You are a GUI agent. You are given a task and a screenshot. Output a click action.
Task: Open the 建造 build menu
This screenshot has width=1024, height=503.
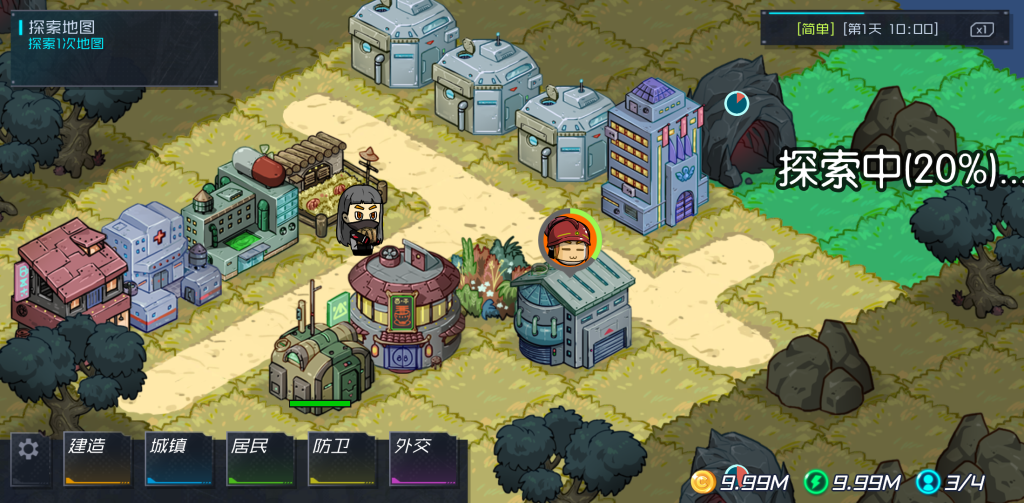[x=98, y=459]
